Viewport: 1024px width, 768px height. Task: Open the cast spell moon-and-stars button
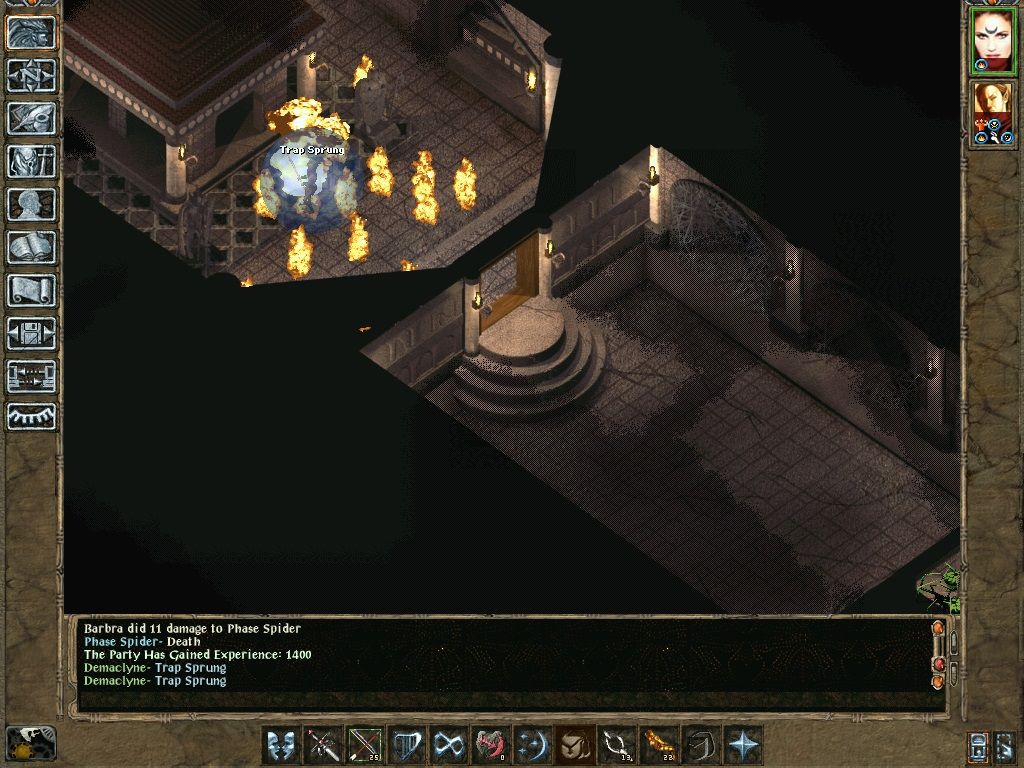click(534, 746)
